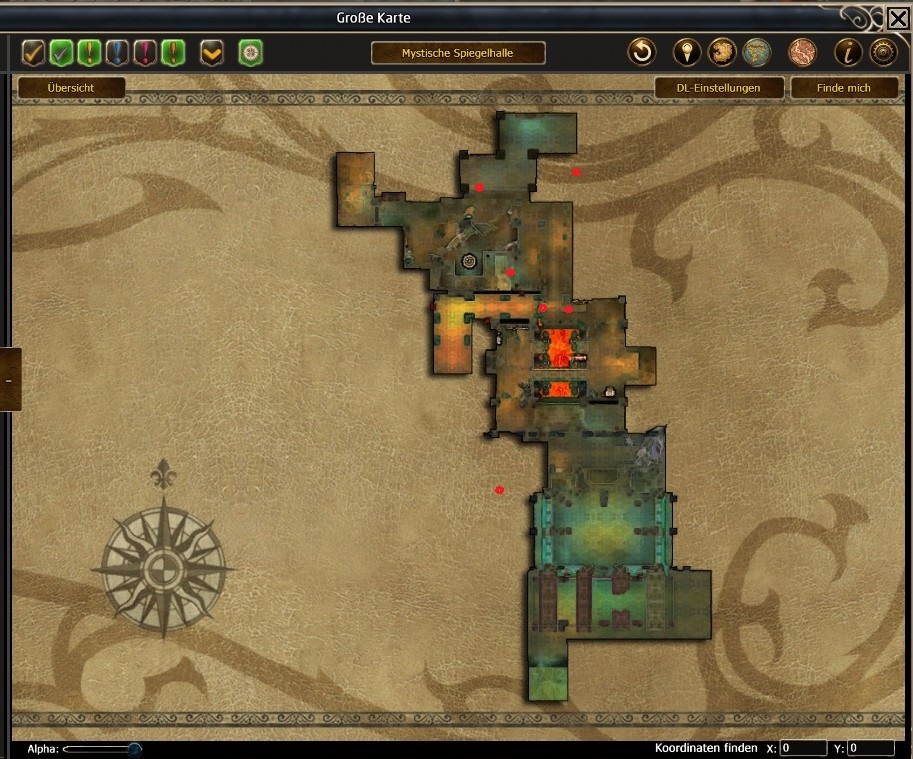Screen dimensions: 913x759
Task: Click the map pin marker icon
Action: (686, 52)
